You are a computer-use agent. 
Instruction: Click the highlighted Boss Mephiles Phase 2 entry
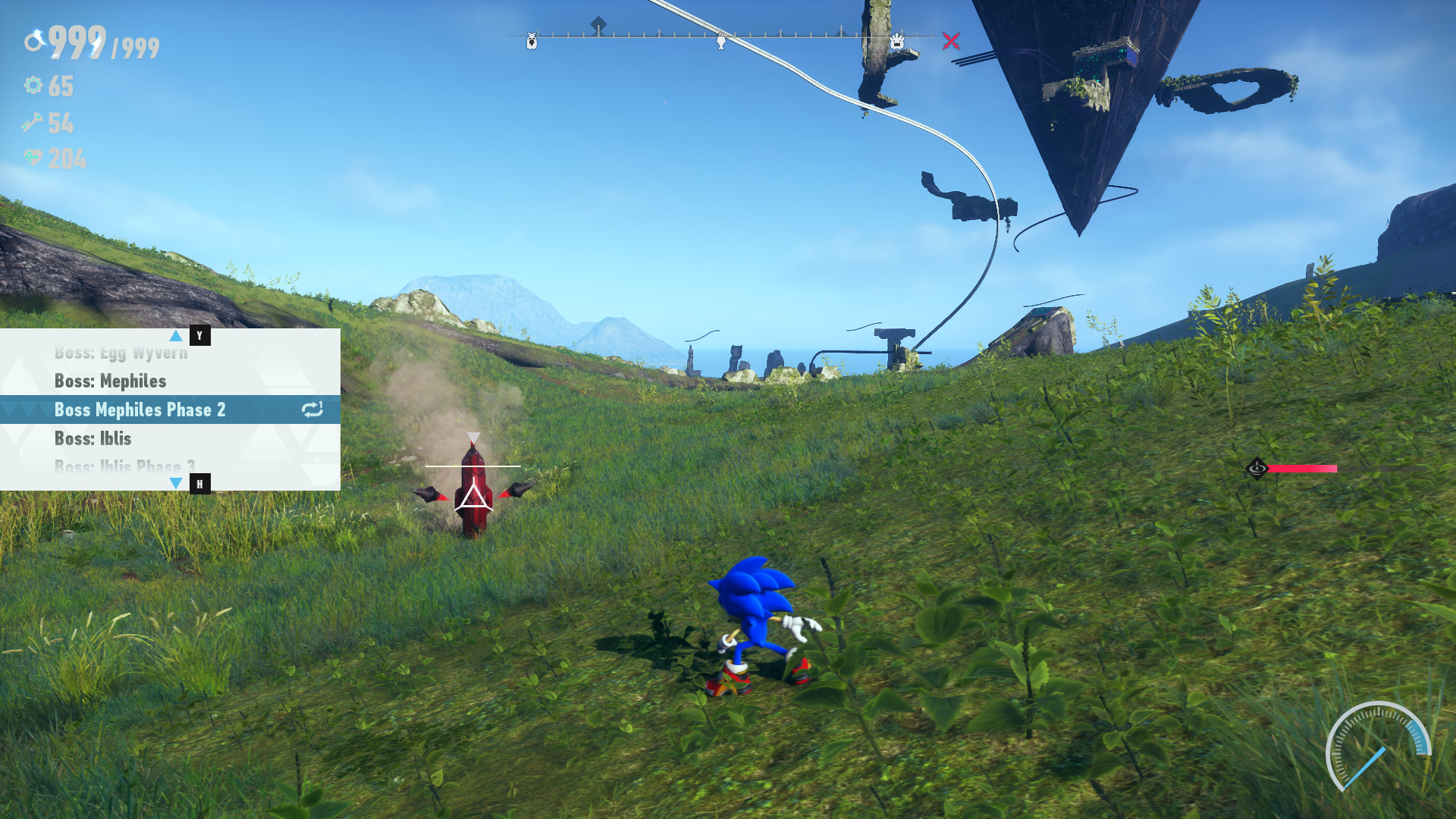pyautogui.click(x=140, y=409)
